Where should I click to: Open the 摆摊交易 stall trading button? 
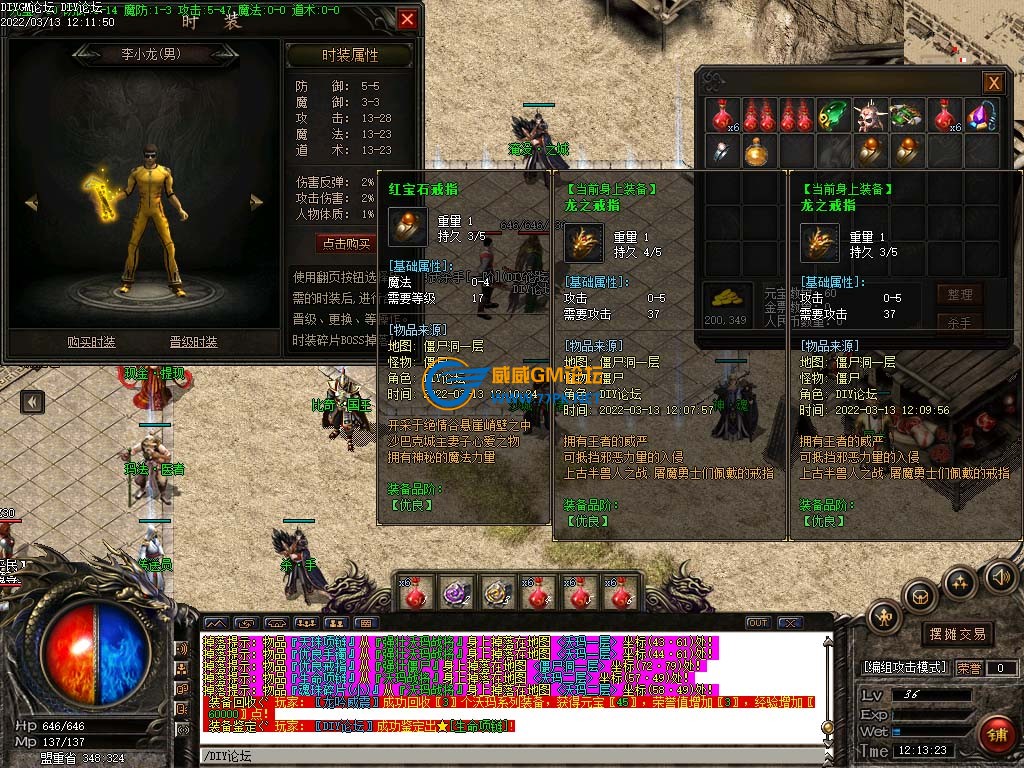[x=957, y=633]
